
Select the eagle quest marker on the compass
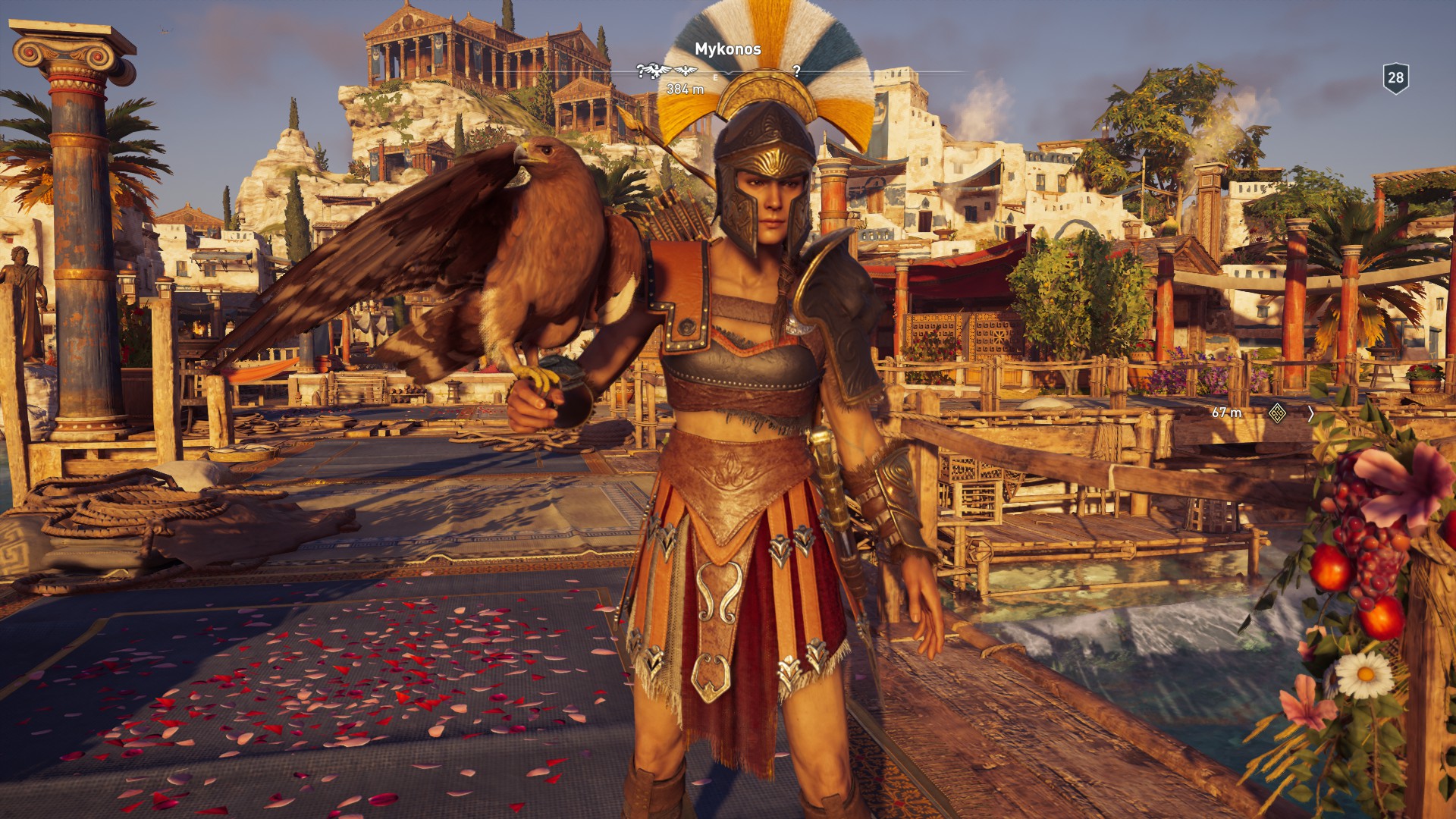pos(656,72)
